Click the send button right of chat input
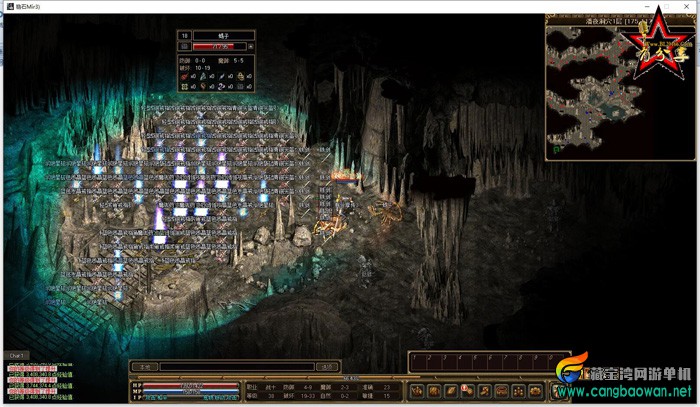Viewport: 700px width, 407px height. 325,366
